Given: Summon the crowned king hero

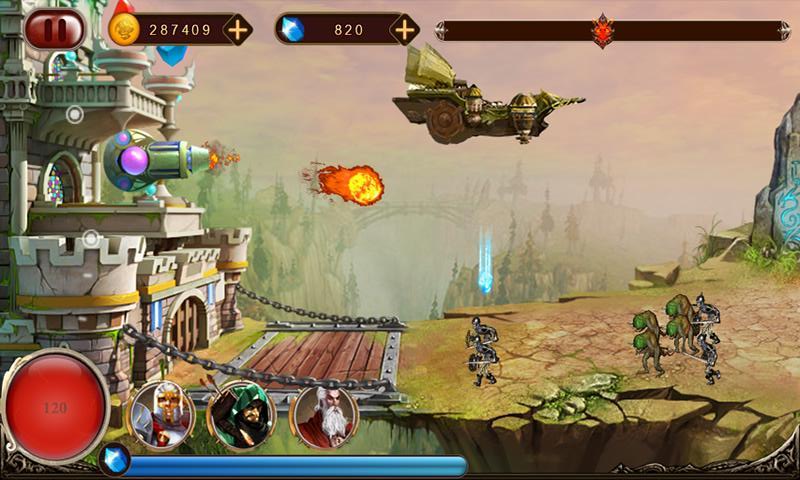Looking at the screenshot, I should click(159, 414).
